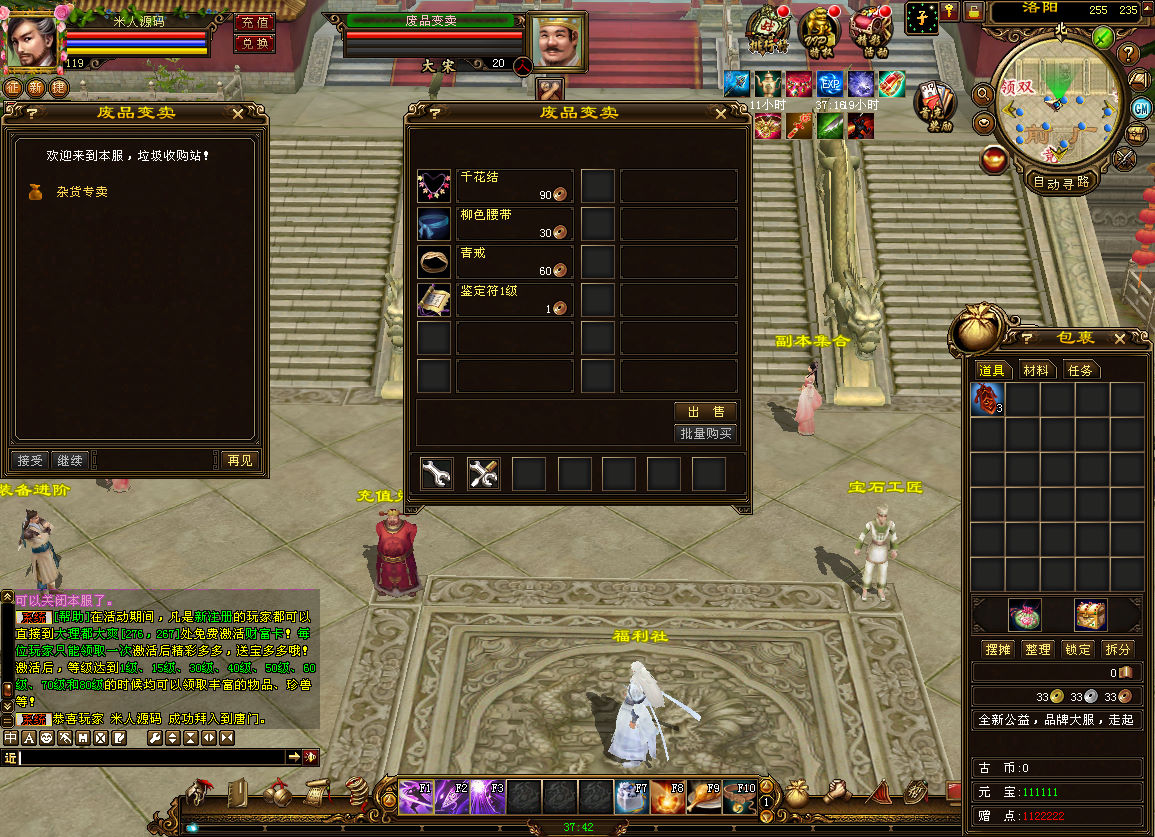Switch to the 材料 materials tab

(1036, 370)
